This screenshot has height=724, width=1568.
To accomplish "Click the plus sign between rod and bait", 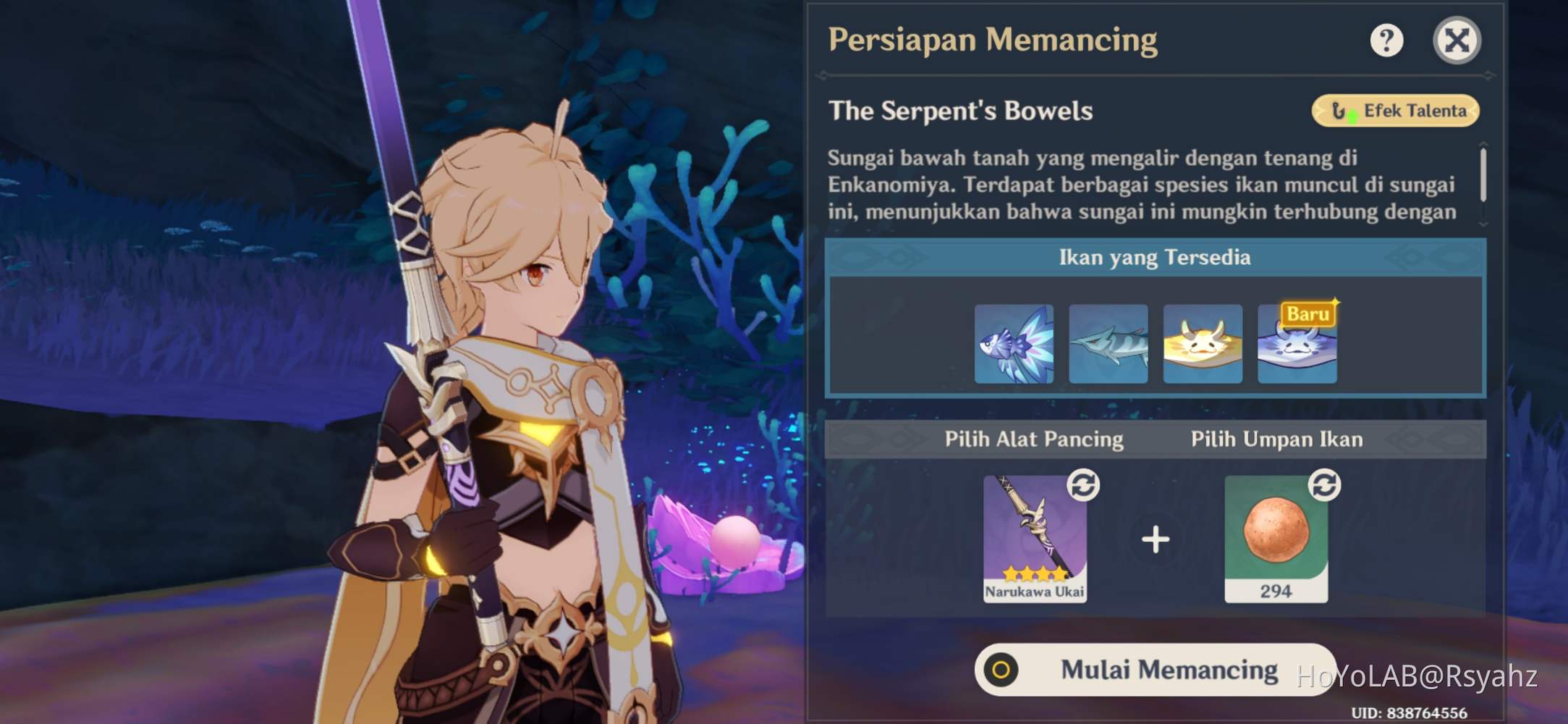I will (x=1156, y=539).
